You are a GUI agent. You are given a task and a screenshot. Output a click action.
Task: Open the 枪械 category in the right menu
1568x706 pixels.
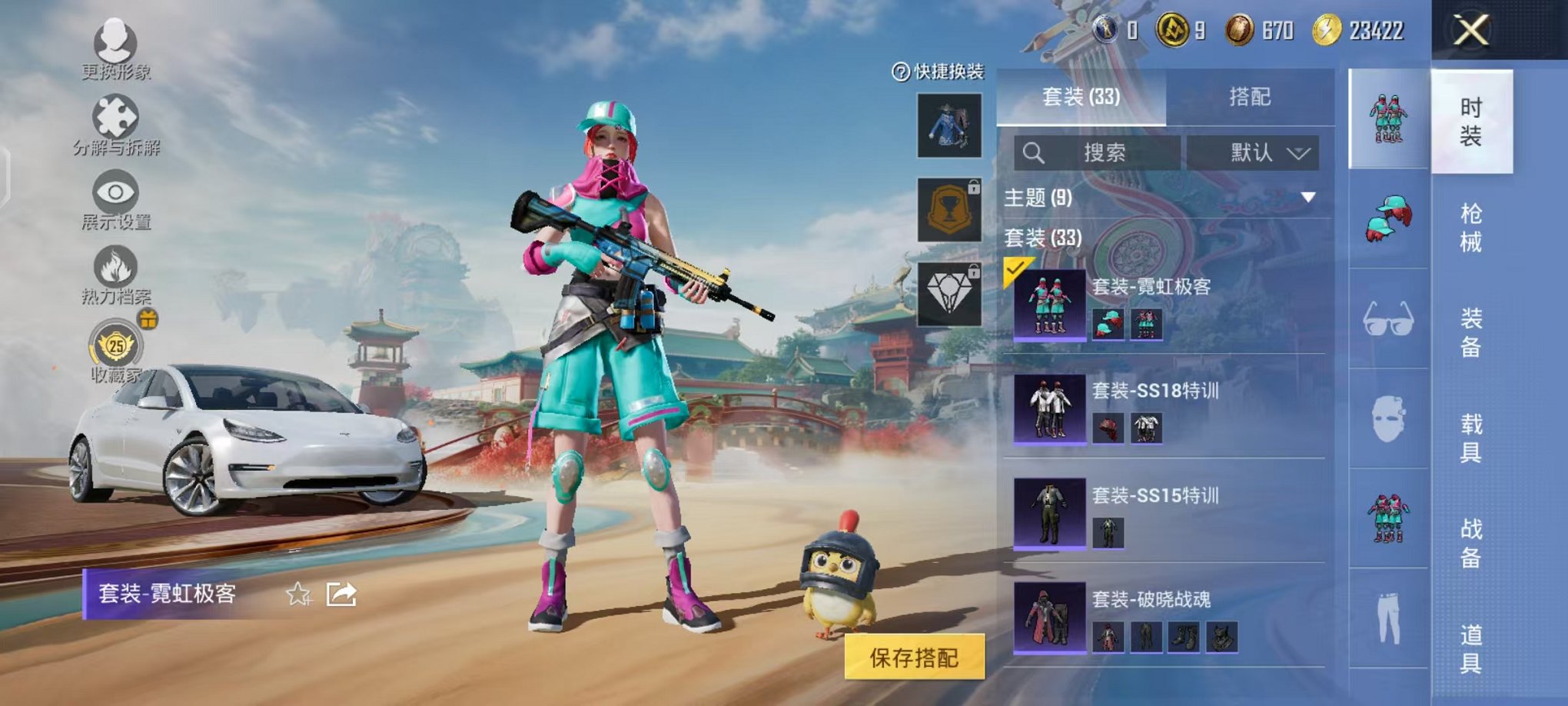[1473, 228]
